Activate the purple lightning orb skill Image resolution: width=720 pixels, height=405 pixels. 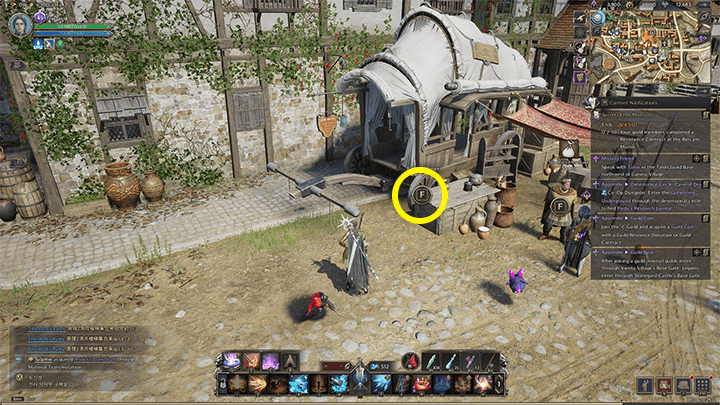(232, 362)
